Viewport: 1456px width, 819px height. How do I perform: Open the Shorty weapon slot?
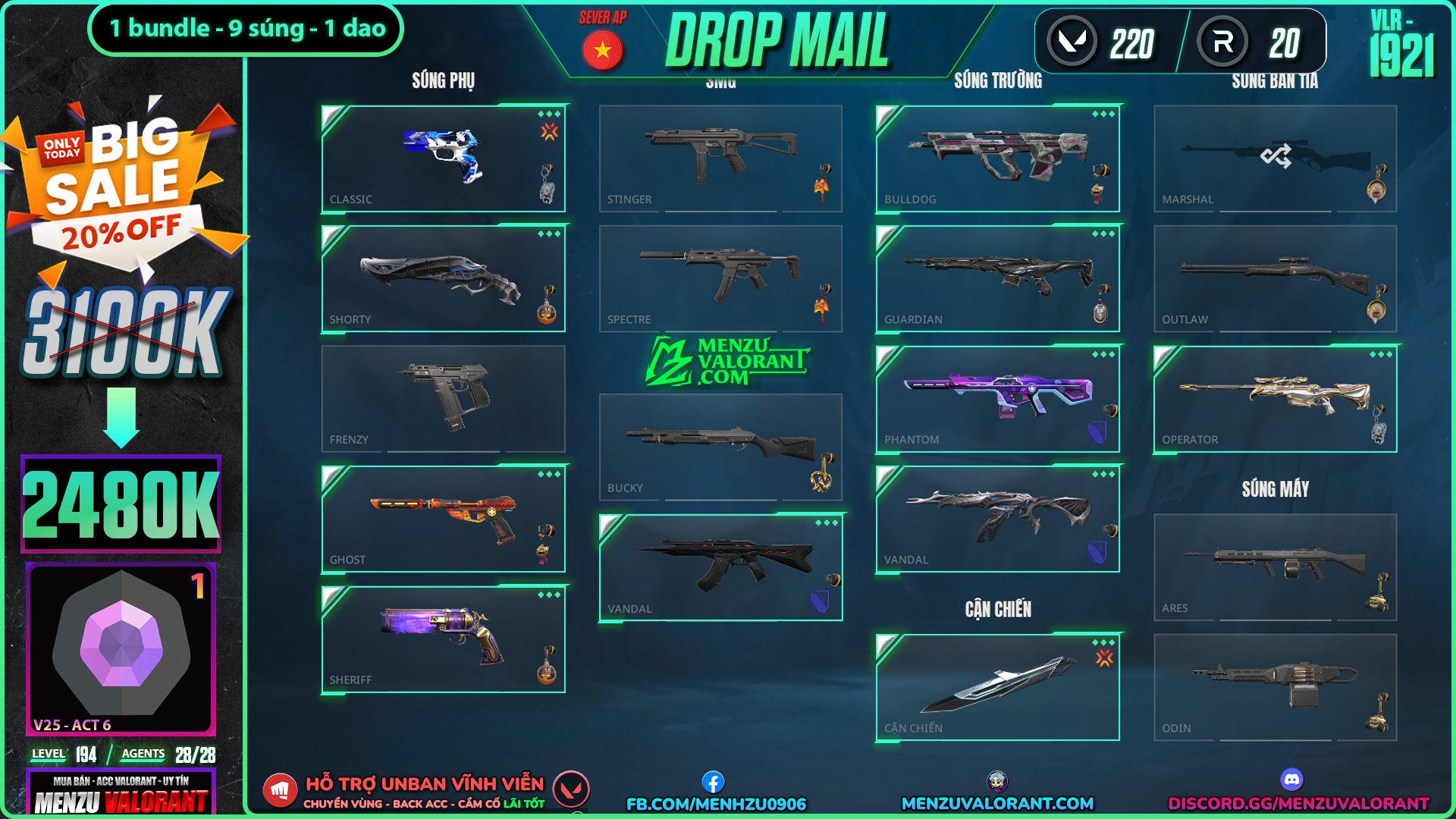click(x=443, y=278)
